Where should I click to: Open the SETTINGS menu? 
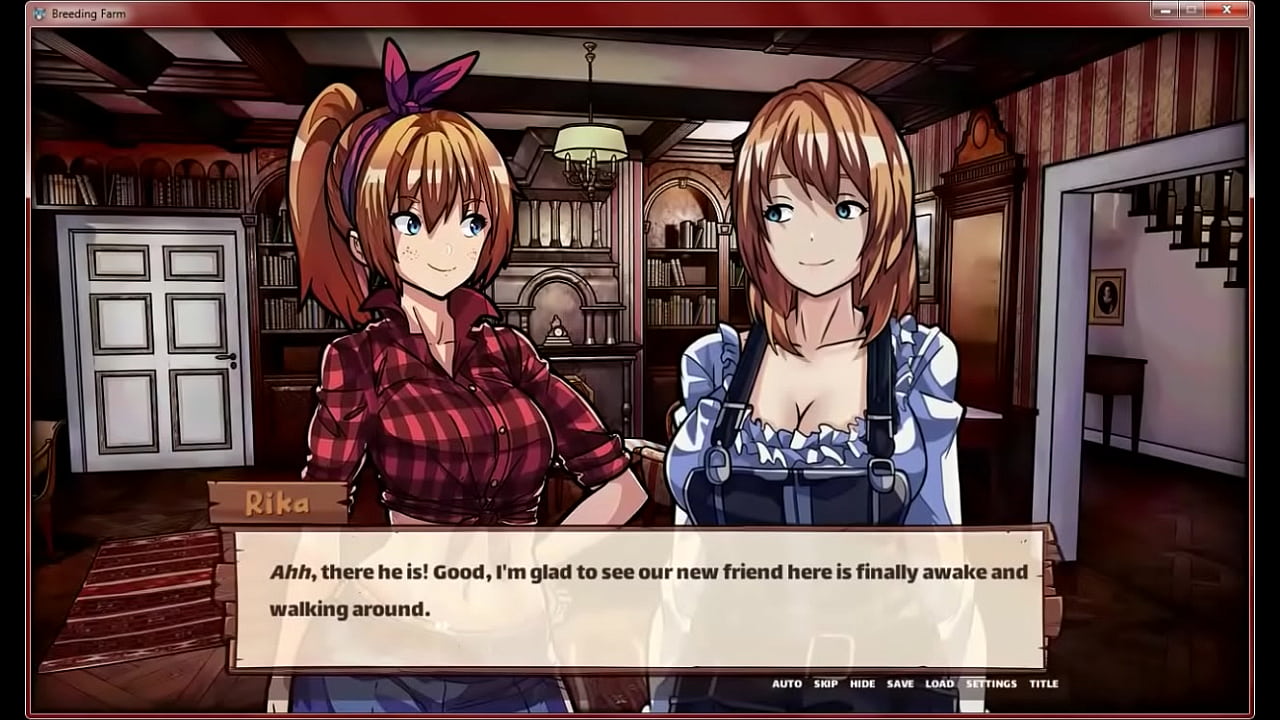[x=988, y=683]
